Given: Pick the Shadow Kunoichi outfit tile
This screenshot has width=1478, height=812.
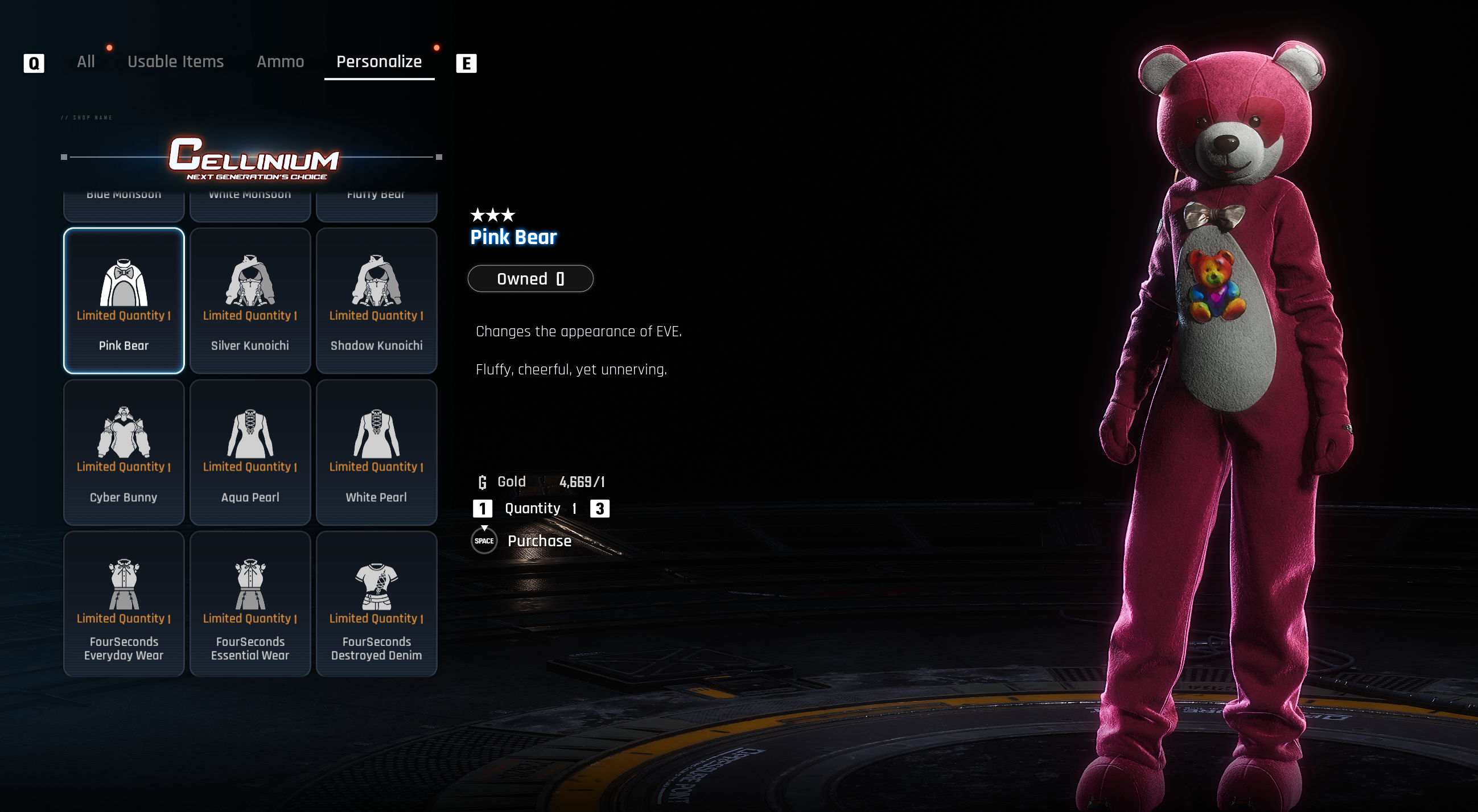Looking at the screenshot, I should pos(376,300).
